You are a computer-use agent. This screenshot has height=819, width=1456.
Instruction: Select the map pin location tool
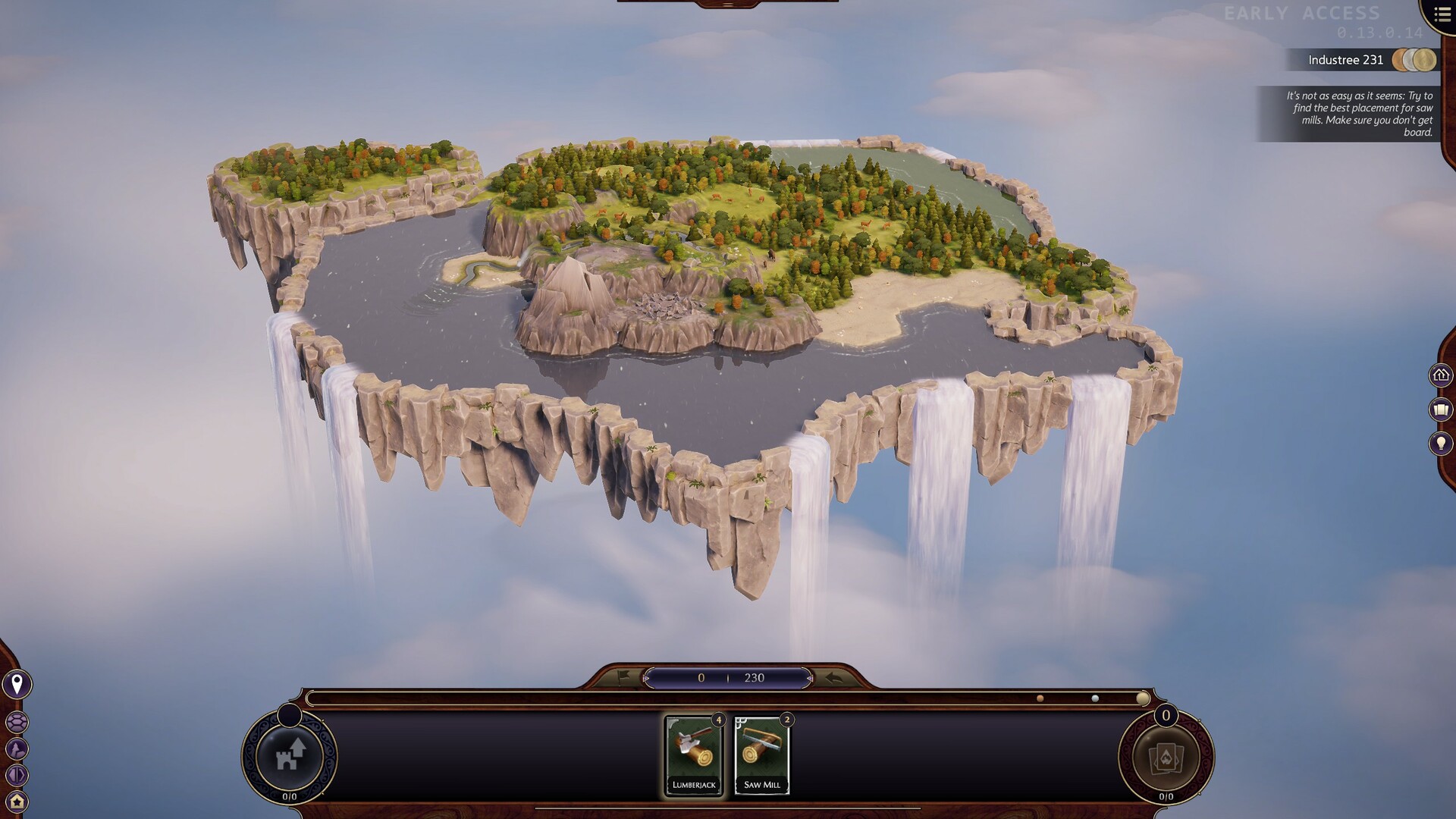pyautogui.click(x=17, y=684)
